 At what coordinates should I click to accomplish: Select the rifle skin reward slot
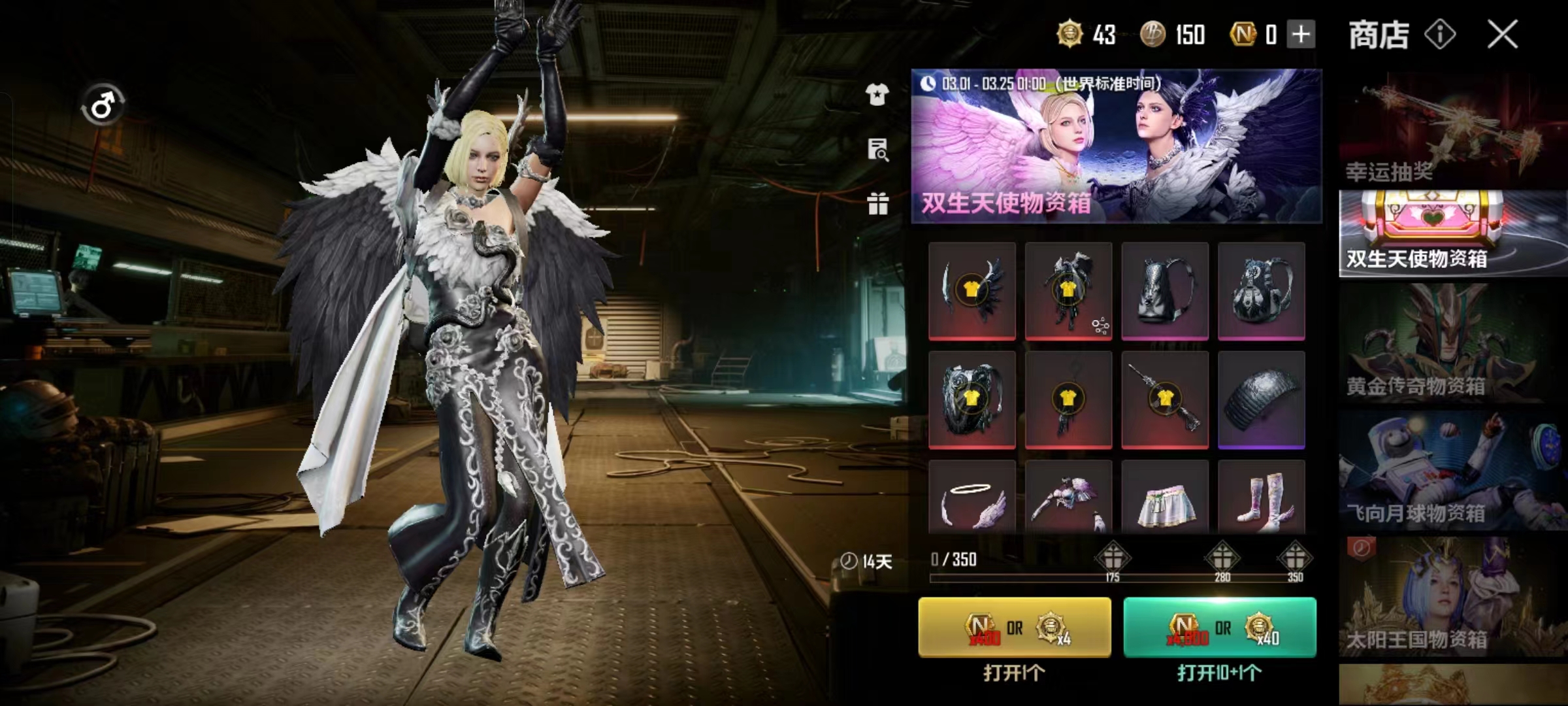[1165, 399]
